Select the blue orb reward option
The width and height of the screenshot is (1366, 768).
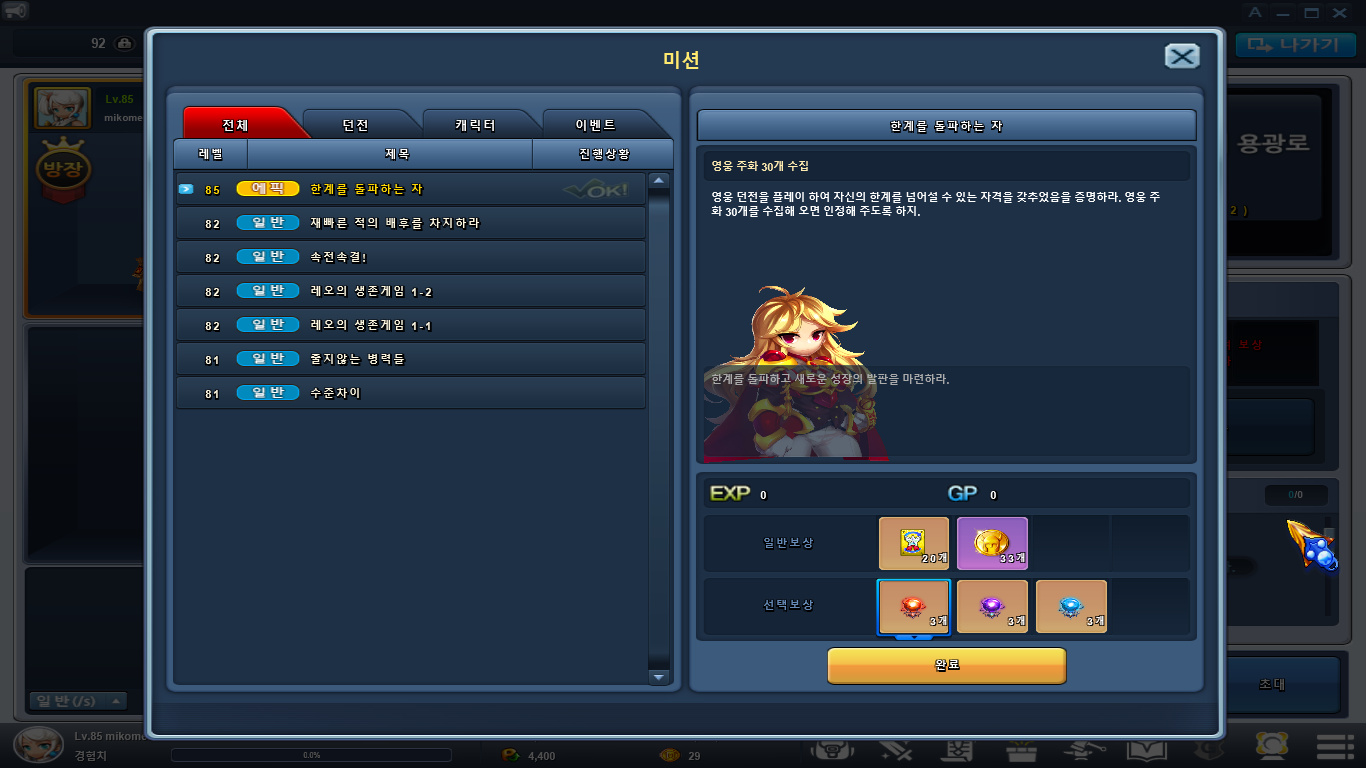[x=1071, y=605]
